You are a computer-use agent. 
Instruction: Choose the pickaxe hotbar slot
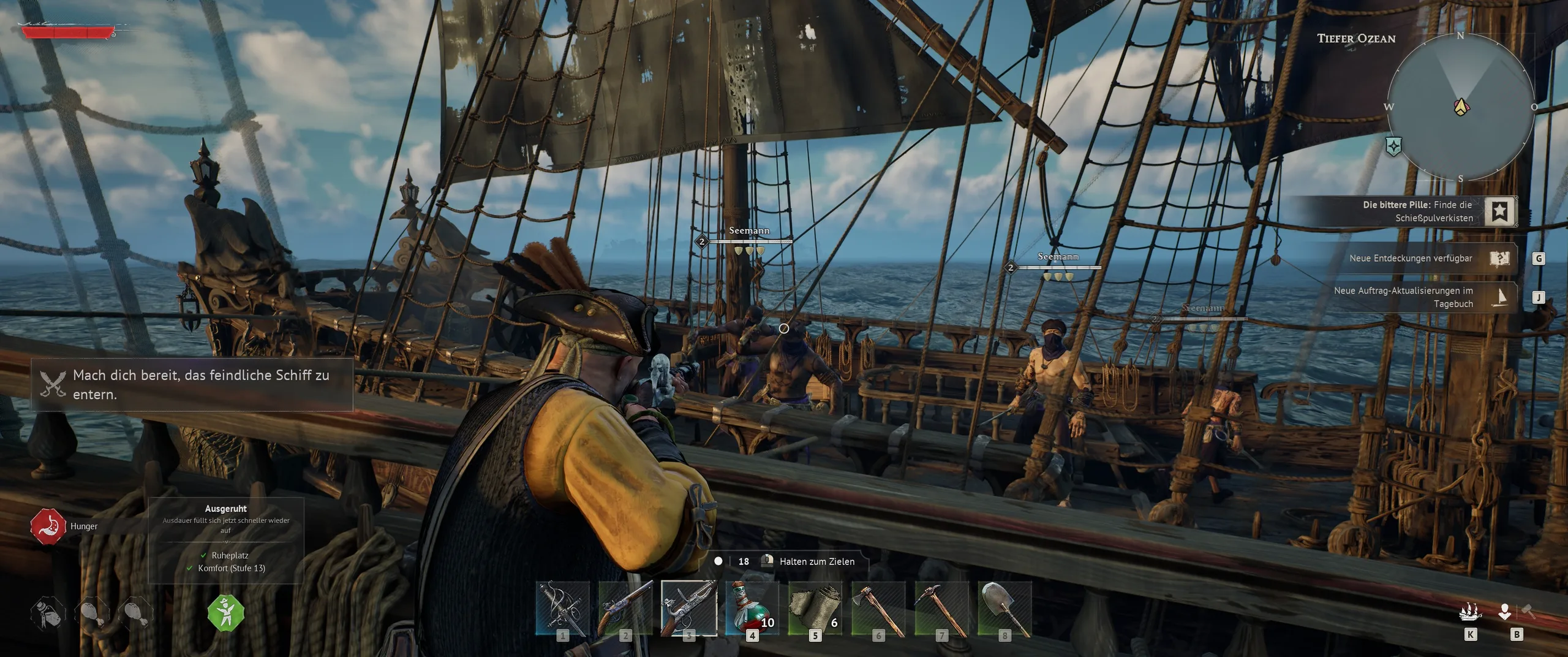(x=942, y=608)
